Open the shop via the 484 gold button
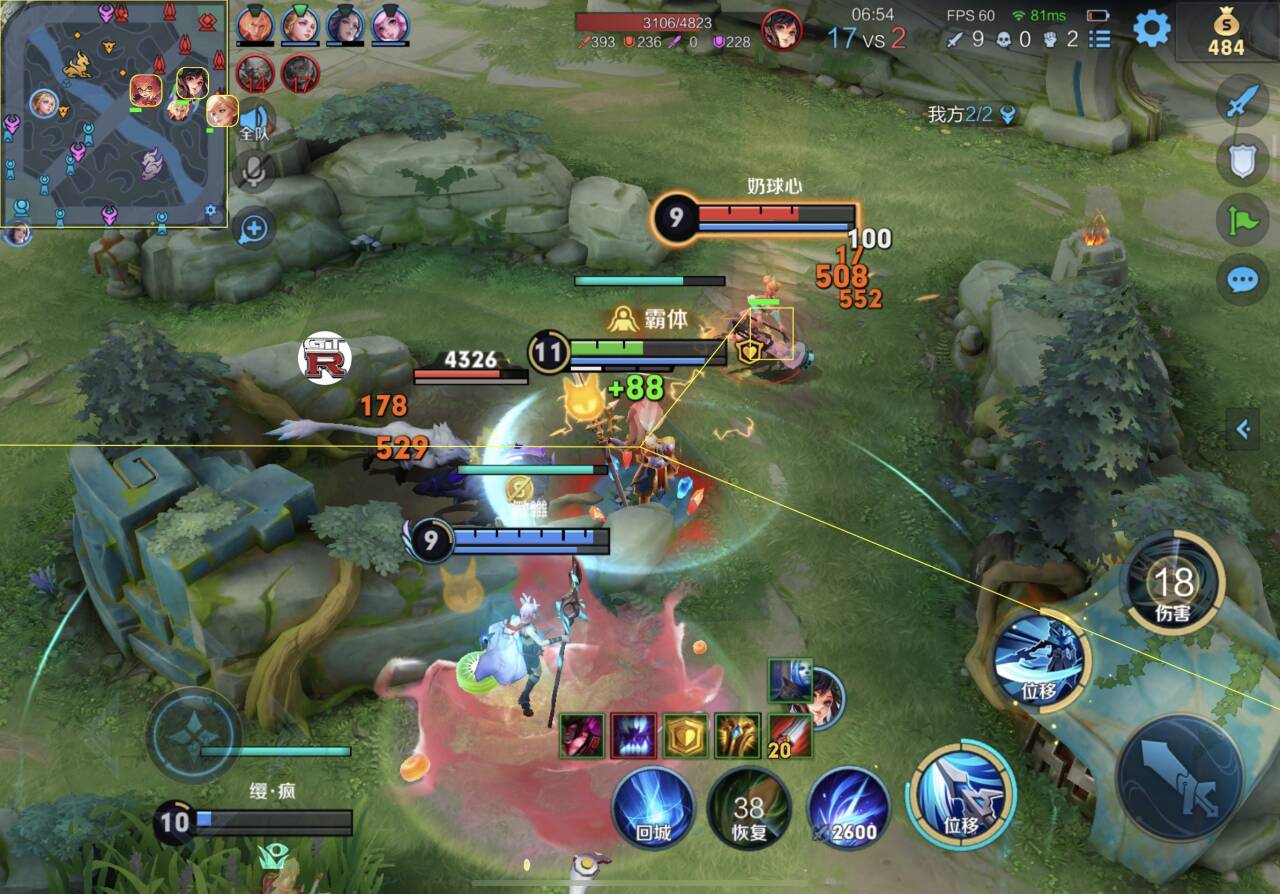The image size is (1280, 894). click(x=1226, y=33)
